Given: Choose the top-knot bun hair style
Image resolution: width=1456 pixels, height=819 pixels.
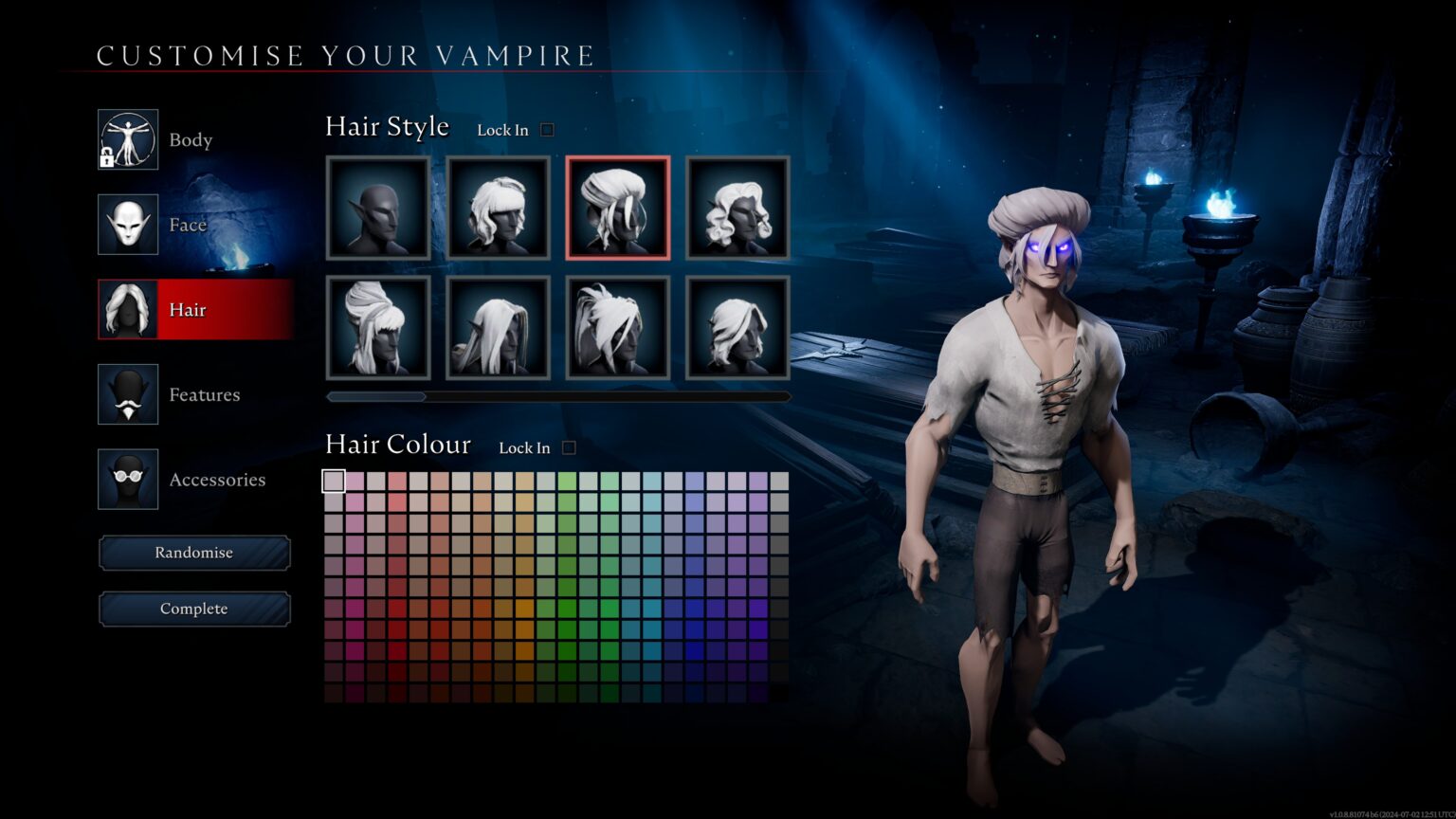Looking at the screenshot, I should [x=377, y=327].
